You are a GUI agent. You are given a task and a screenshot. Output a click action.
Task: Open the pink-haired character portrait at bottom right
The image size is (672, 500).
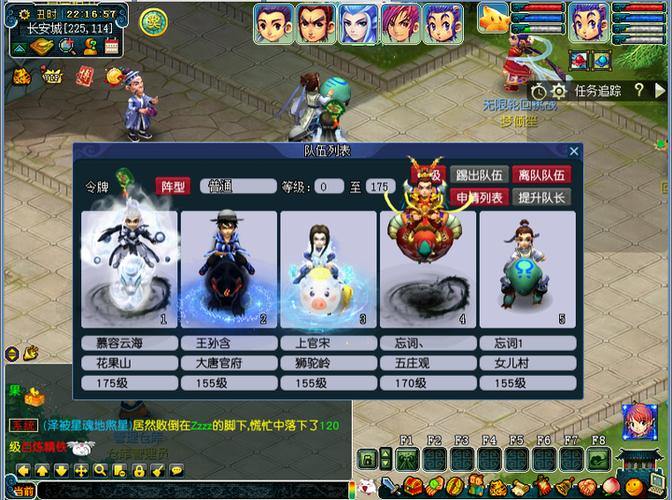click(638, 422)
